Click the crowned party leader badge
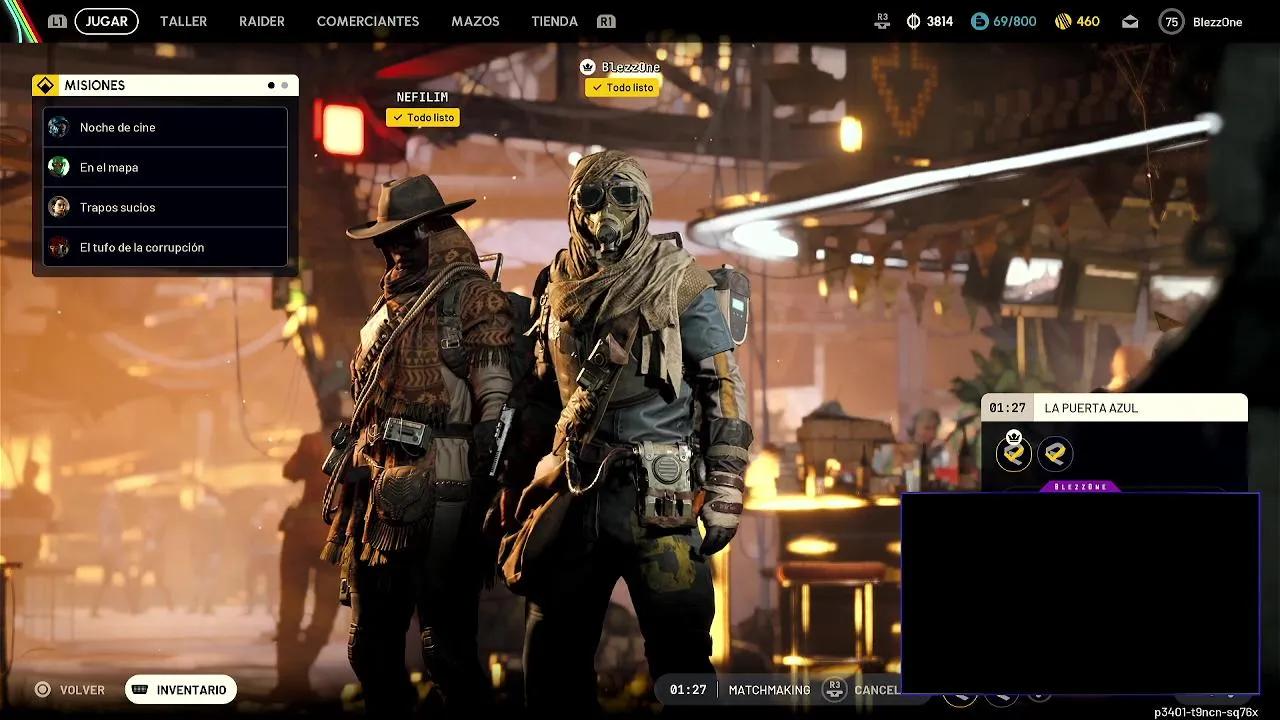 1014,453
